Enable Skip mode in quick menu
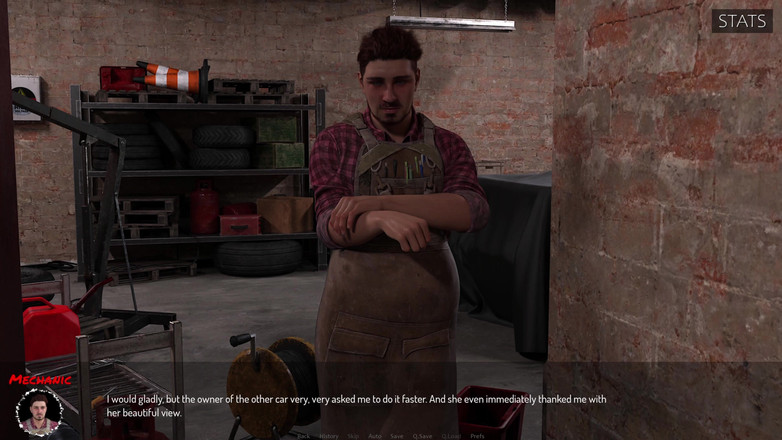Screen dimensions: 782x440 [x=353, y=436]
